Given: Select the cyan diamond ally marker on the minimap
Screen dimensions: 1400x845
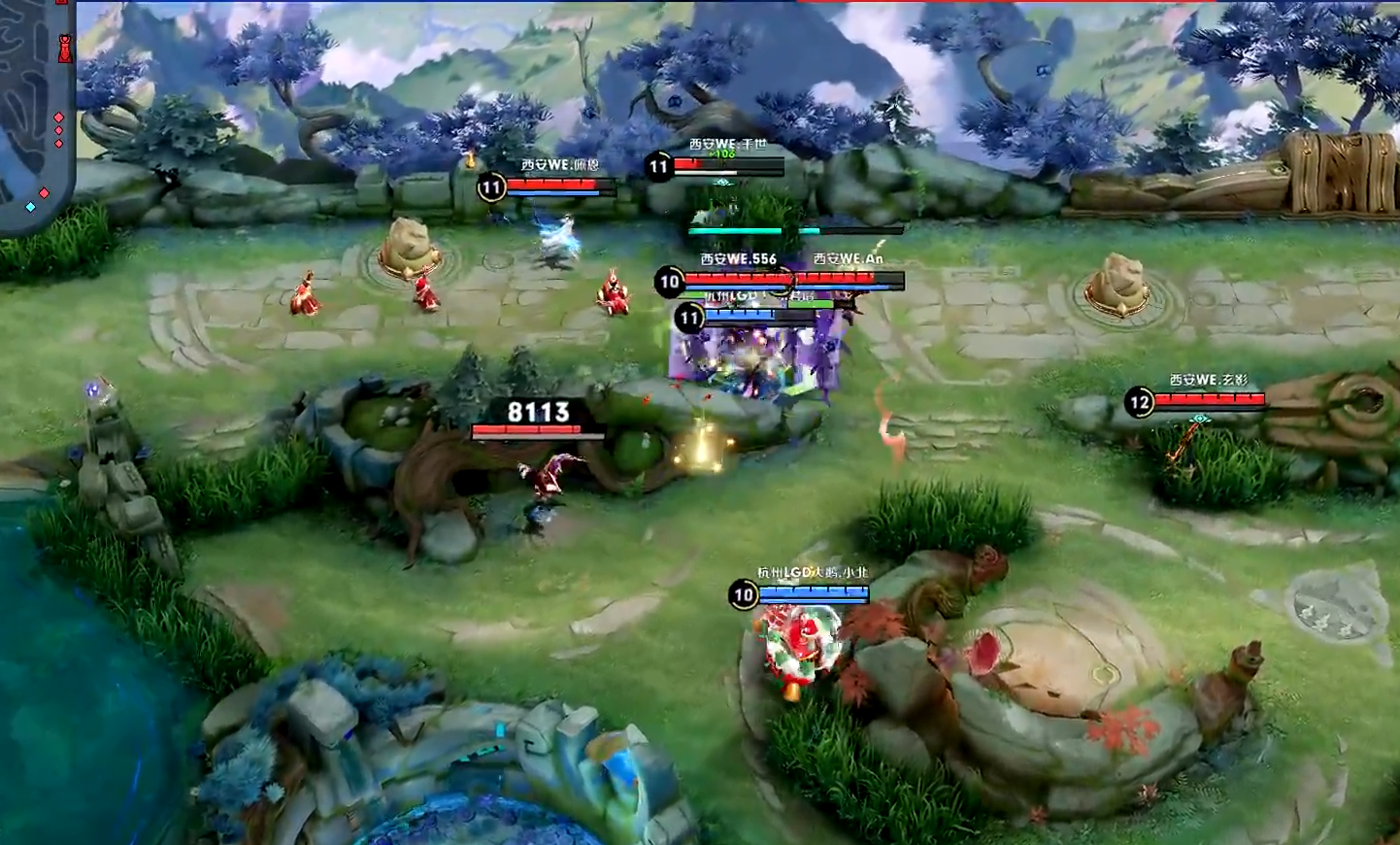Looking at the screenshot, I should click(x=31, y=206).
